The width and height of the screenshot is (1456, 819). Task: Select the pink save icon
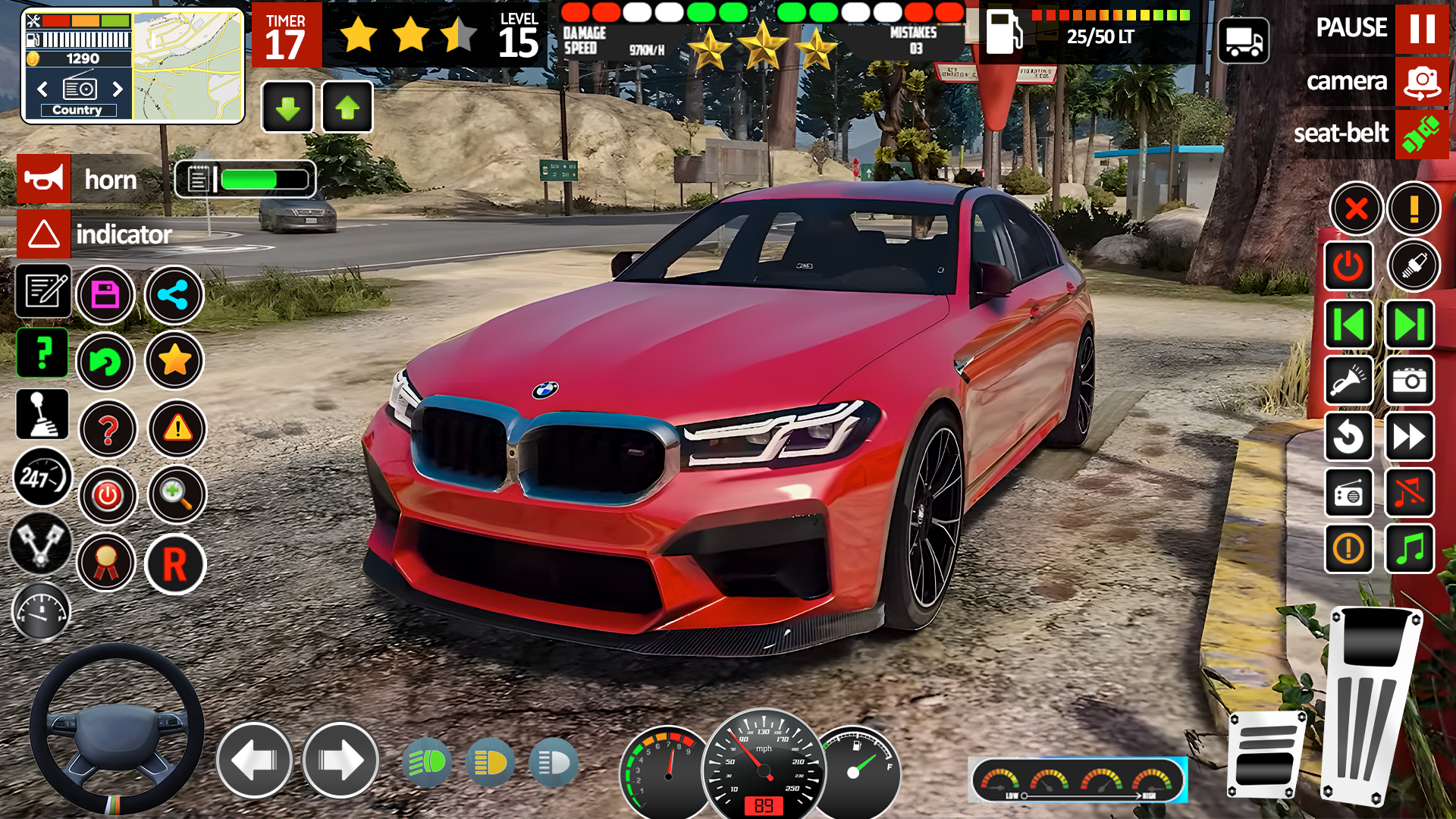[106, 294]
